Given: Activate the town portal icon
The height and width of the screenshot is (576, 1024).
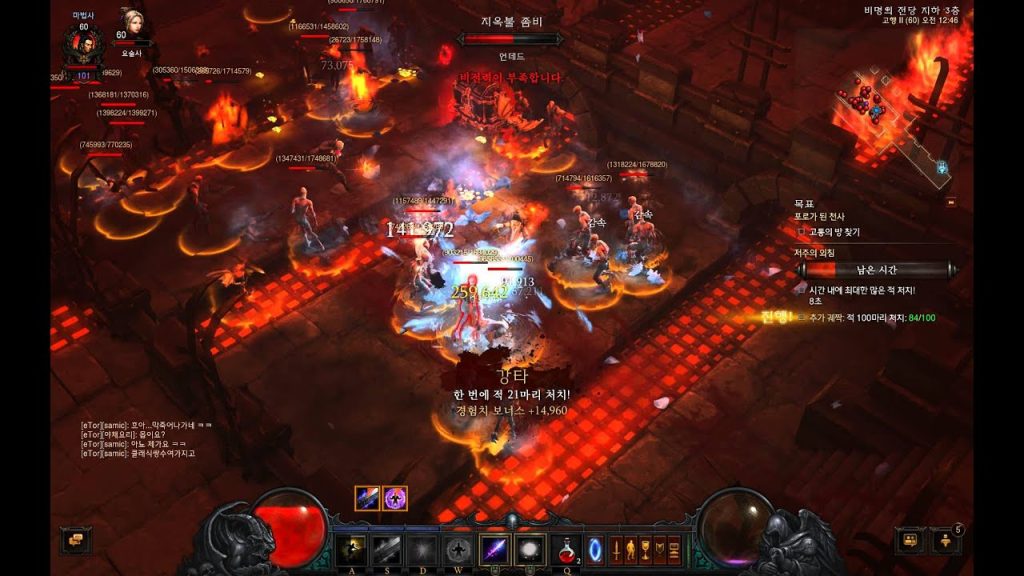Looking at the screenshot, I should pyautogui.click(x=594, y=549).
